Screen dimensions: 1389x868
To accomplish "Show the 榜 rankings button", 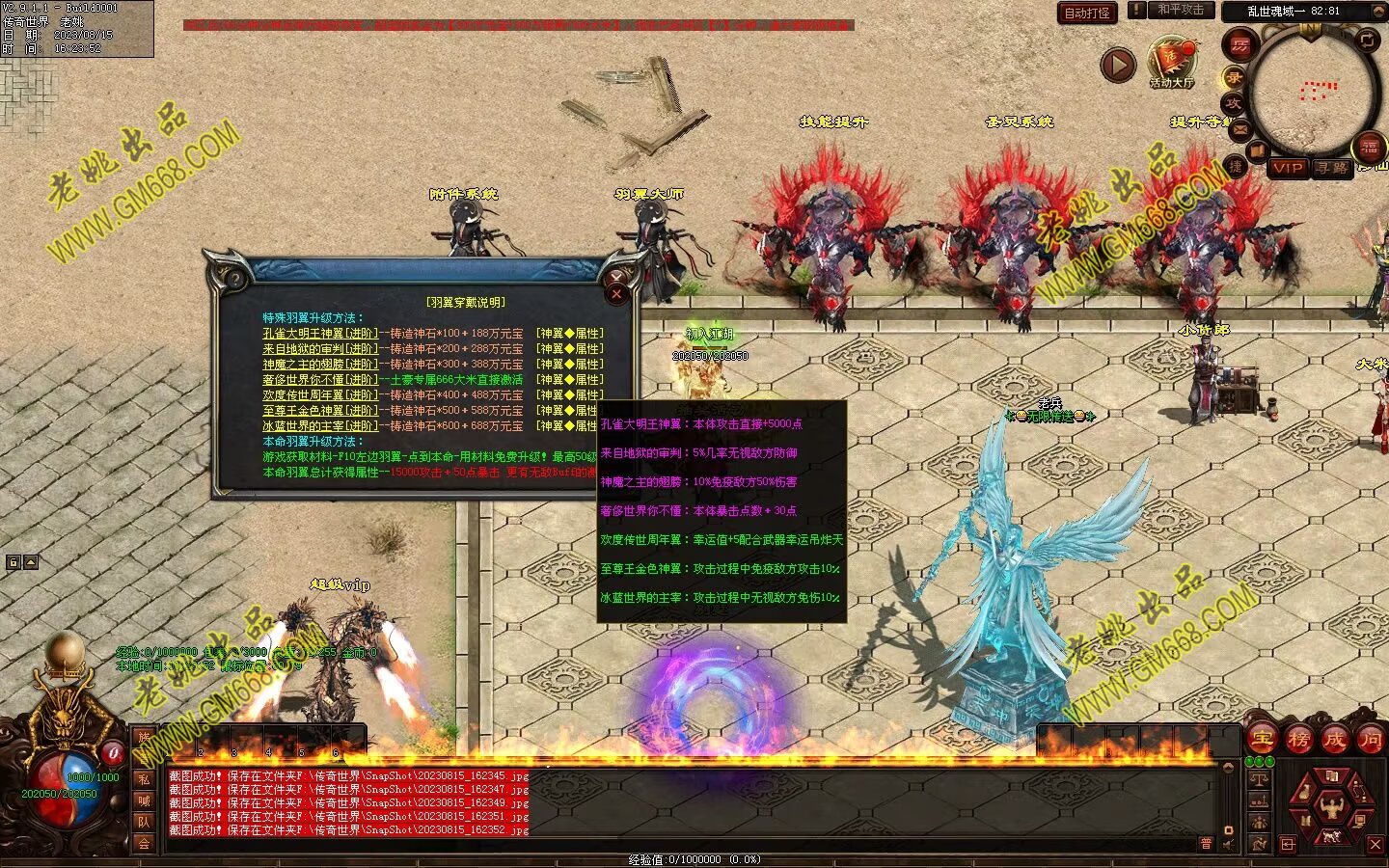I will (x=1298, y=740).
